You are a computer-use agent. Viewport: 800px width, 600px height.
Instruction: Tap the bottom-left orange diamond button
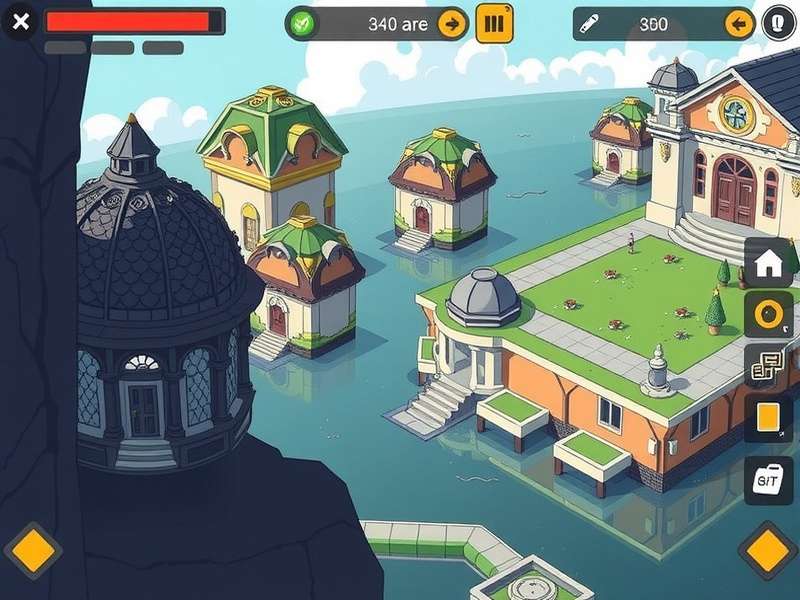click(x=32, y=551)
